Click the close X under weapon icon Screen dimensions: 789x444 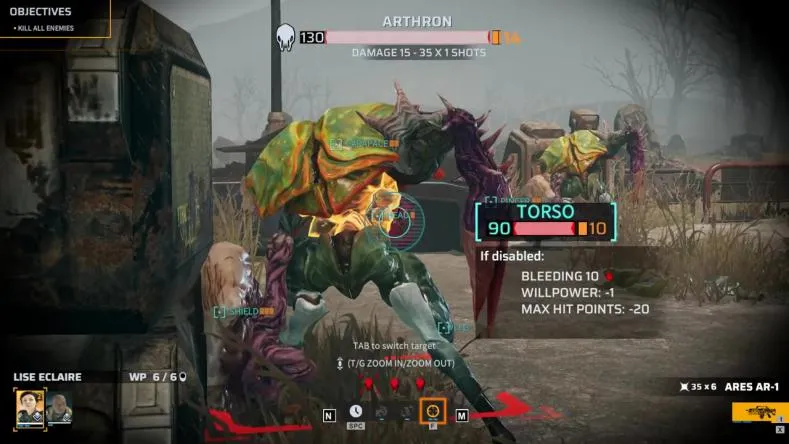tap(779, 429)
